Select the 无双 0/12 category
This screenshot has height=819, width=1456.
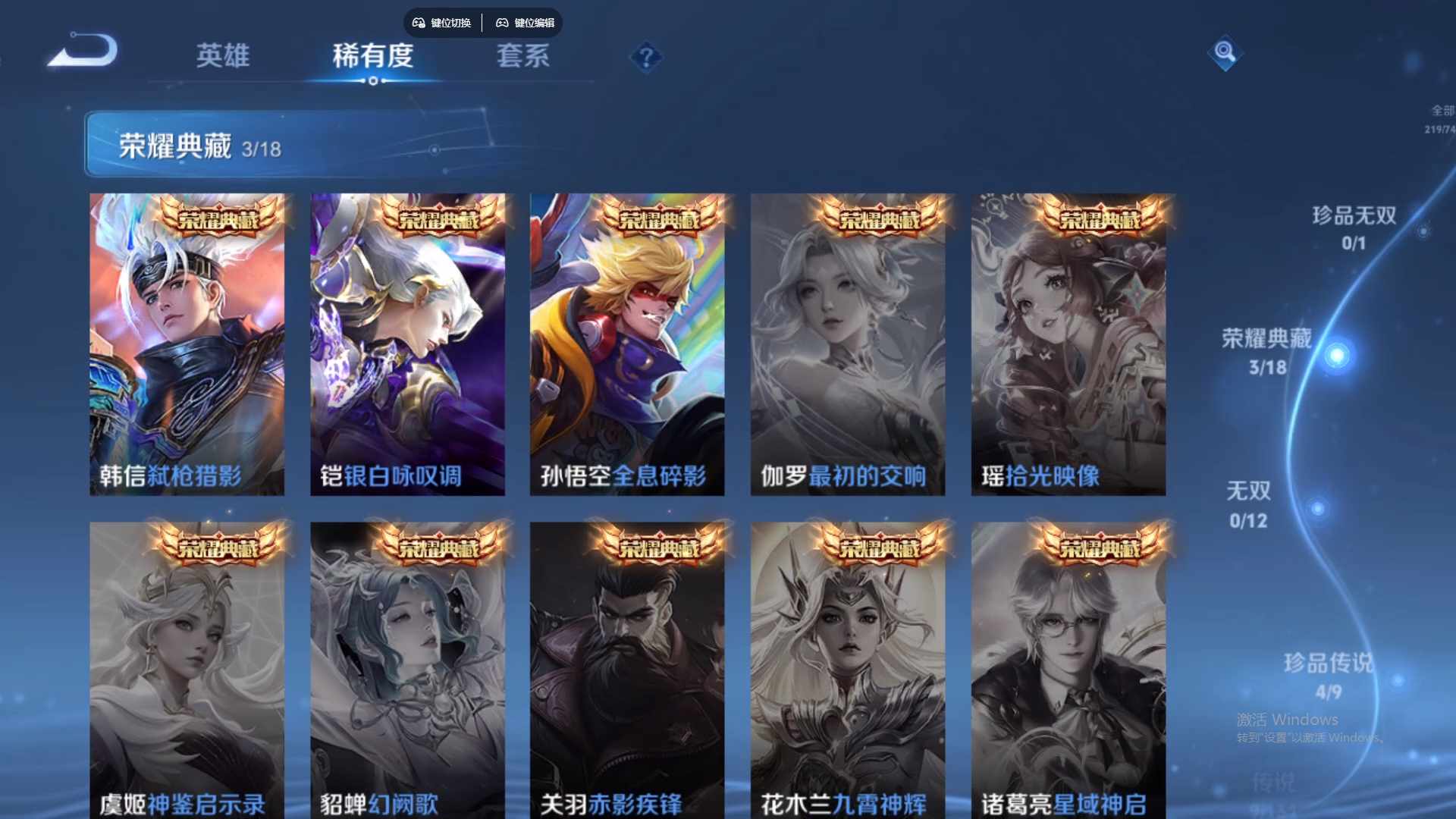1249,503
